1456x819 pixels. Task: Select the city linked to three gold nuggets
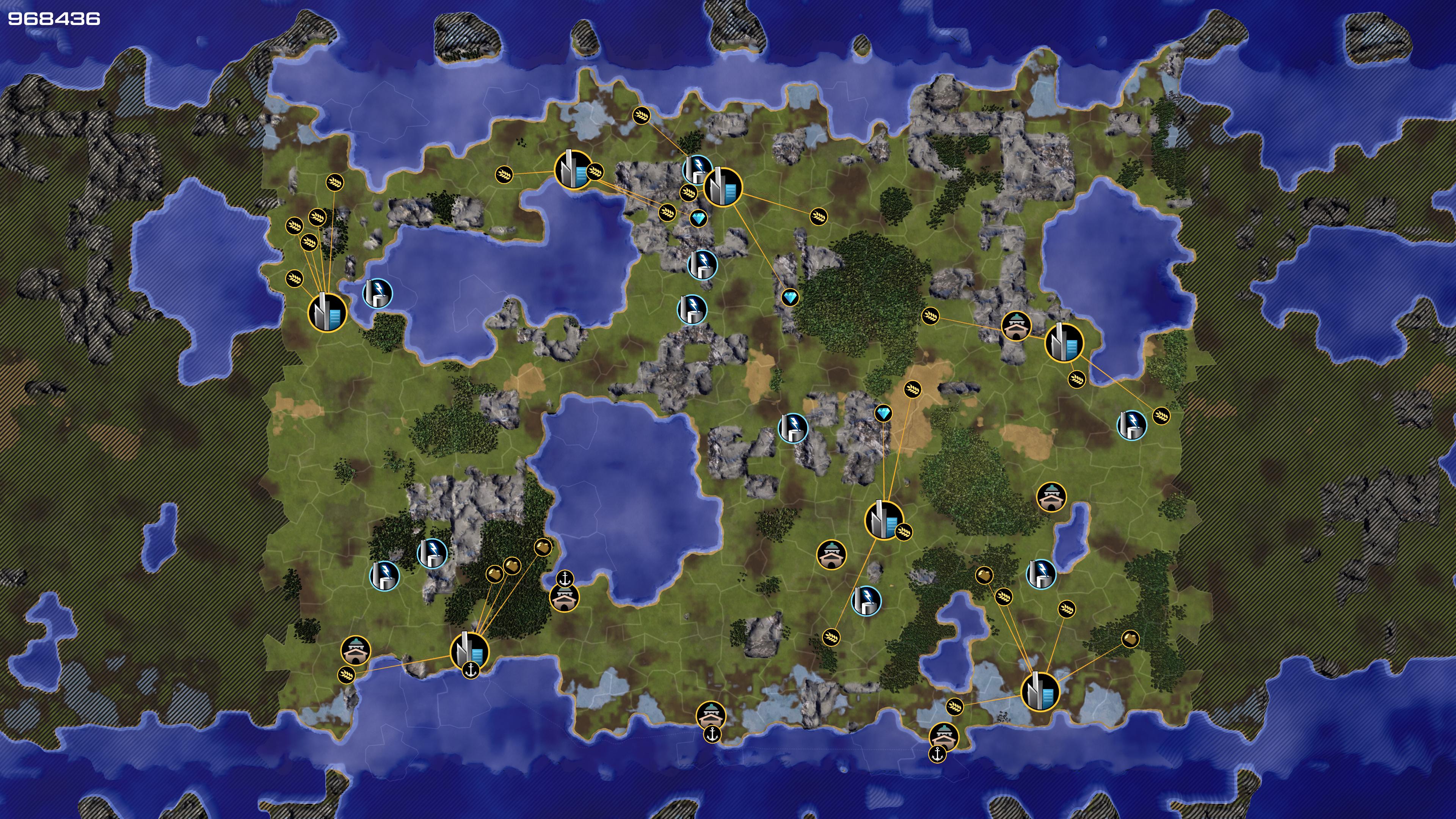tap(469, 651)
